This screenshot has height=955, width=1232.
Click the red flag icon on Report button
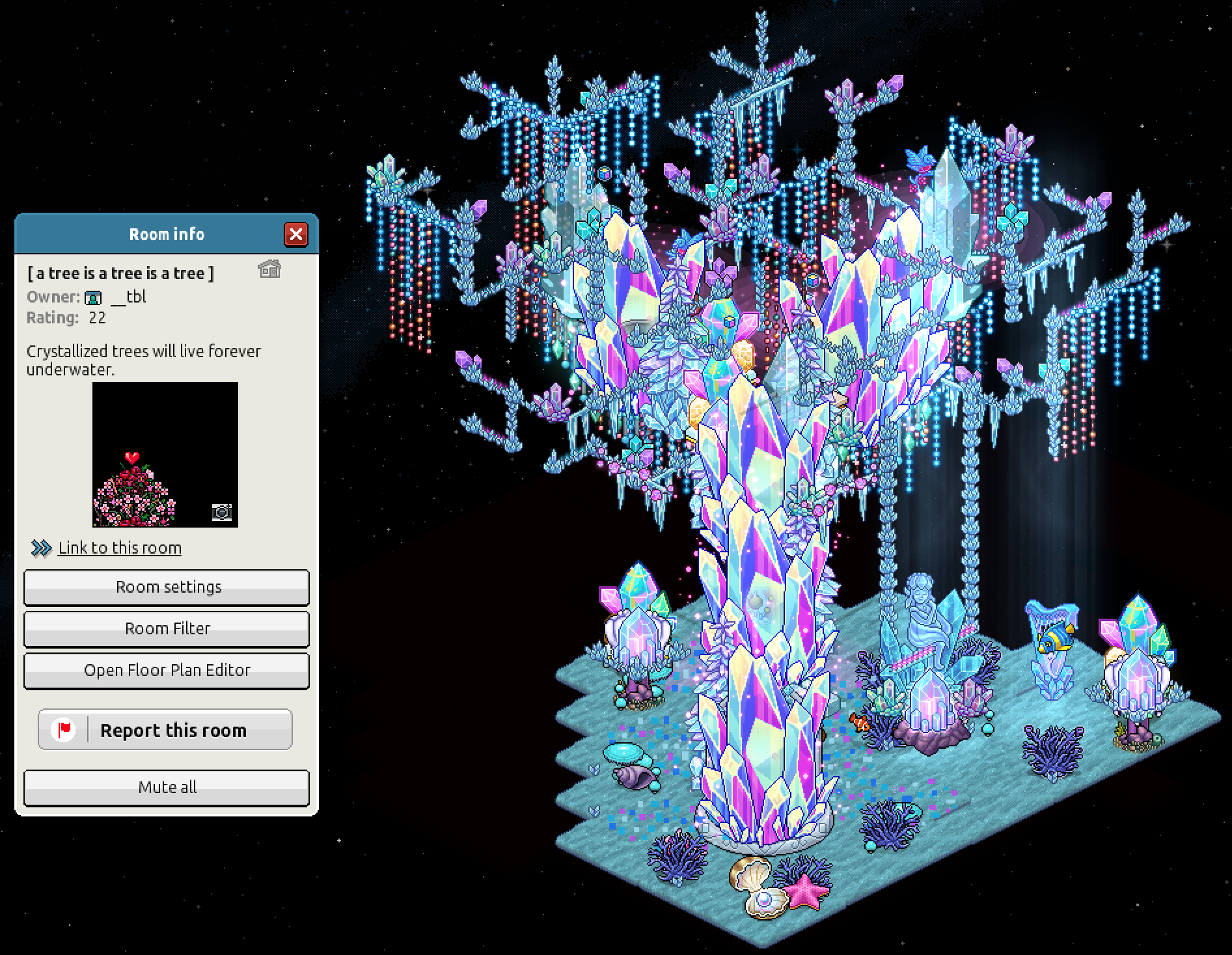62,729
